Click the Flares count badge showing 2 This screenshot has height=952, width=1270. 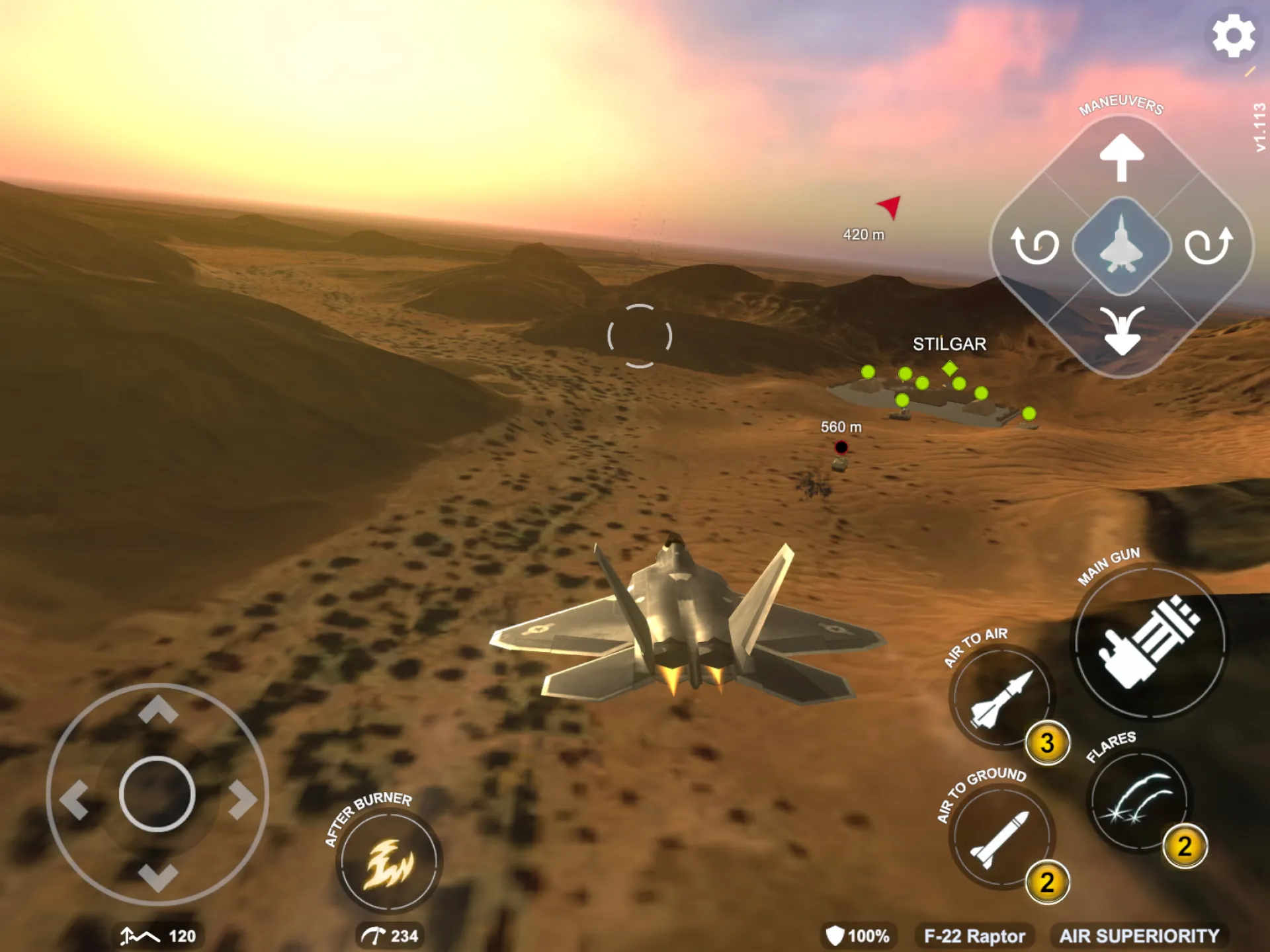(1186, 844)
